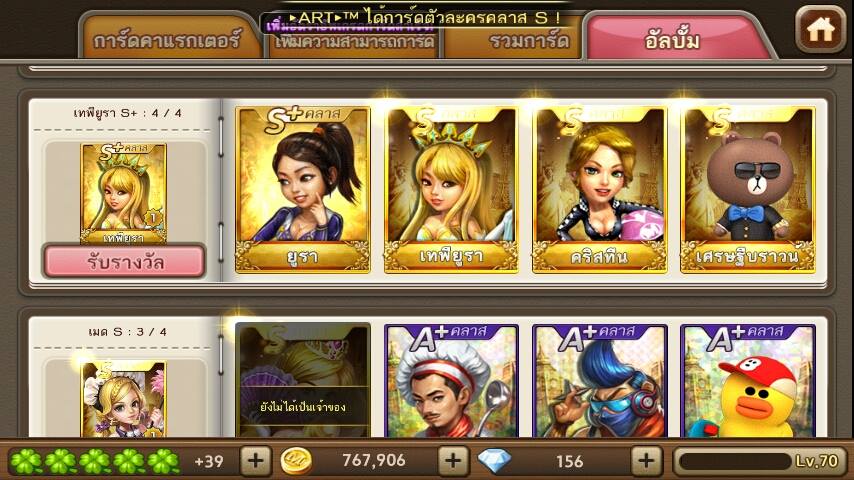Screen dimensions: 854x480
Task: Pick the คริสทีน racer card
Action: (600, 189)
